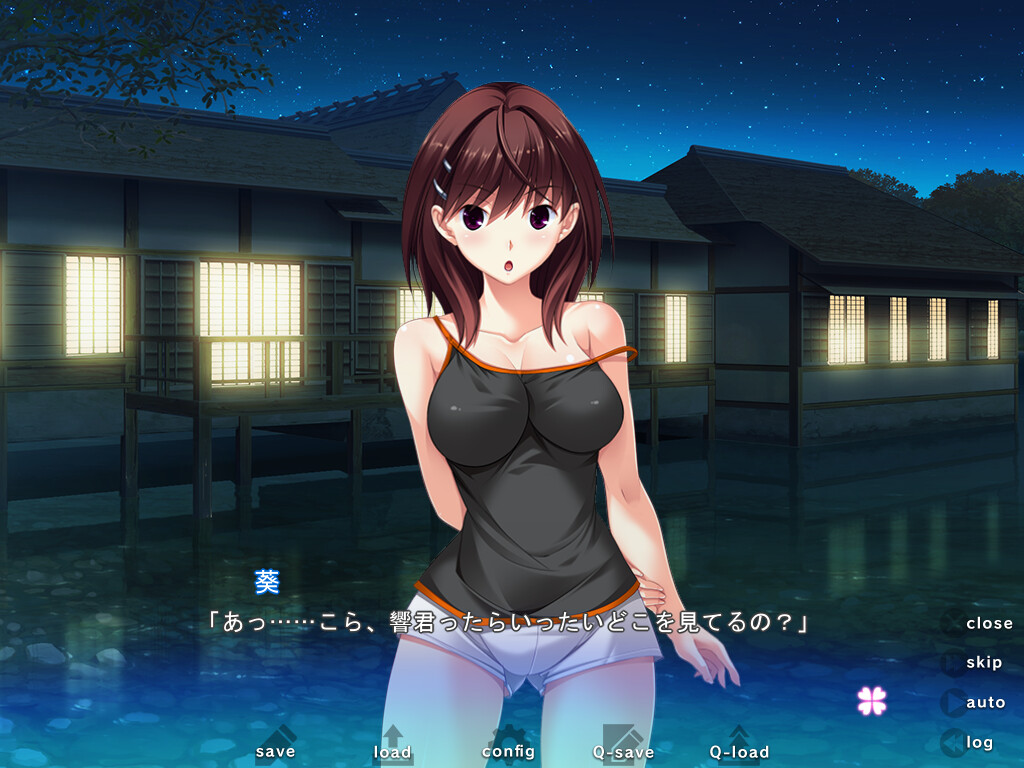Quick save with Q-save
This screenshot has width=1024, height=768.
click(623, 746)
